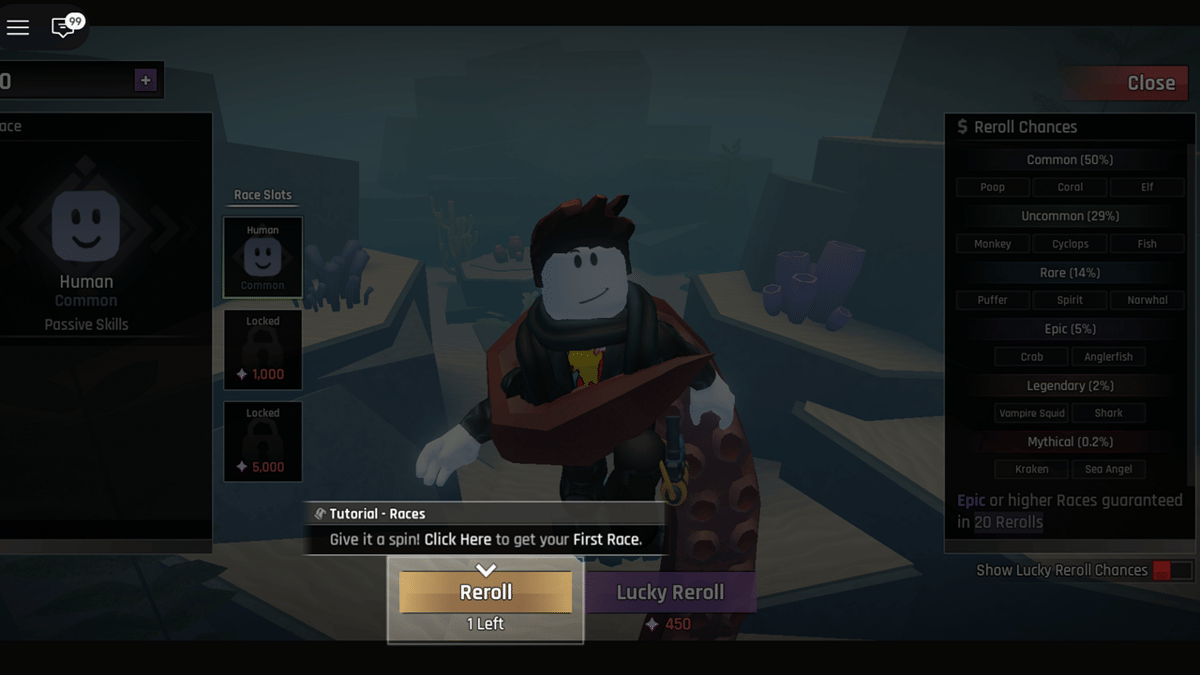Click the Crab race entry
This screenshot has height=675, width=1200.
point(1032,357)
